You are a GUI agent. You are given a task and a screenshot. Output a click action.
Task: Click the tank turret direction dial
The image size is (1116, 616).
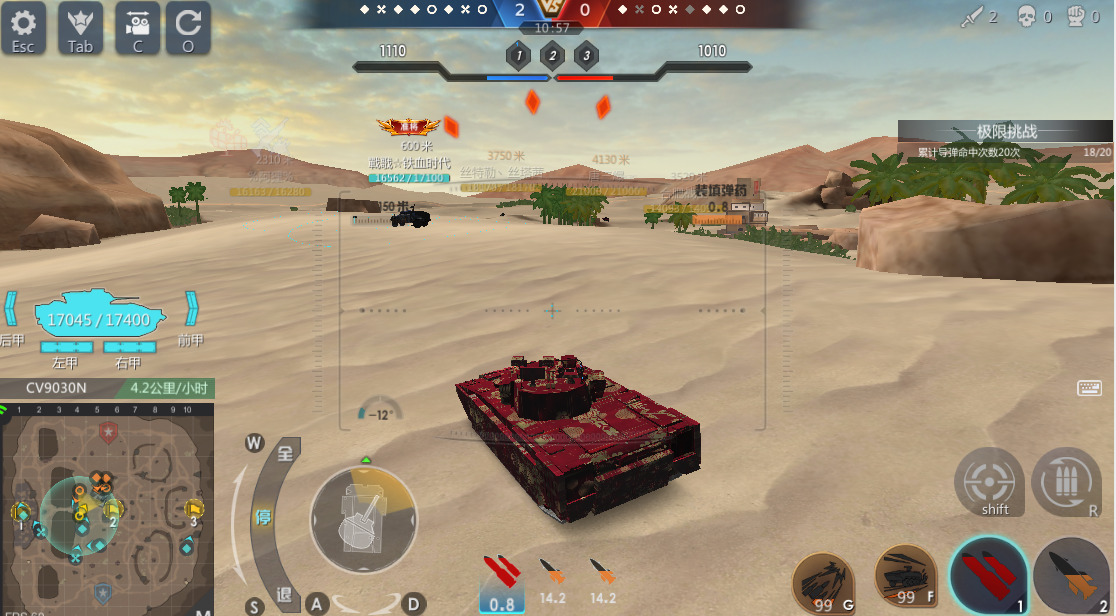click(363, 518)
